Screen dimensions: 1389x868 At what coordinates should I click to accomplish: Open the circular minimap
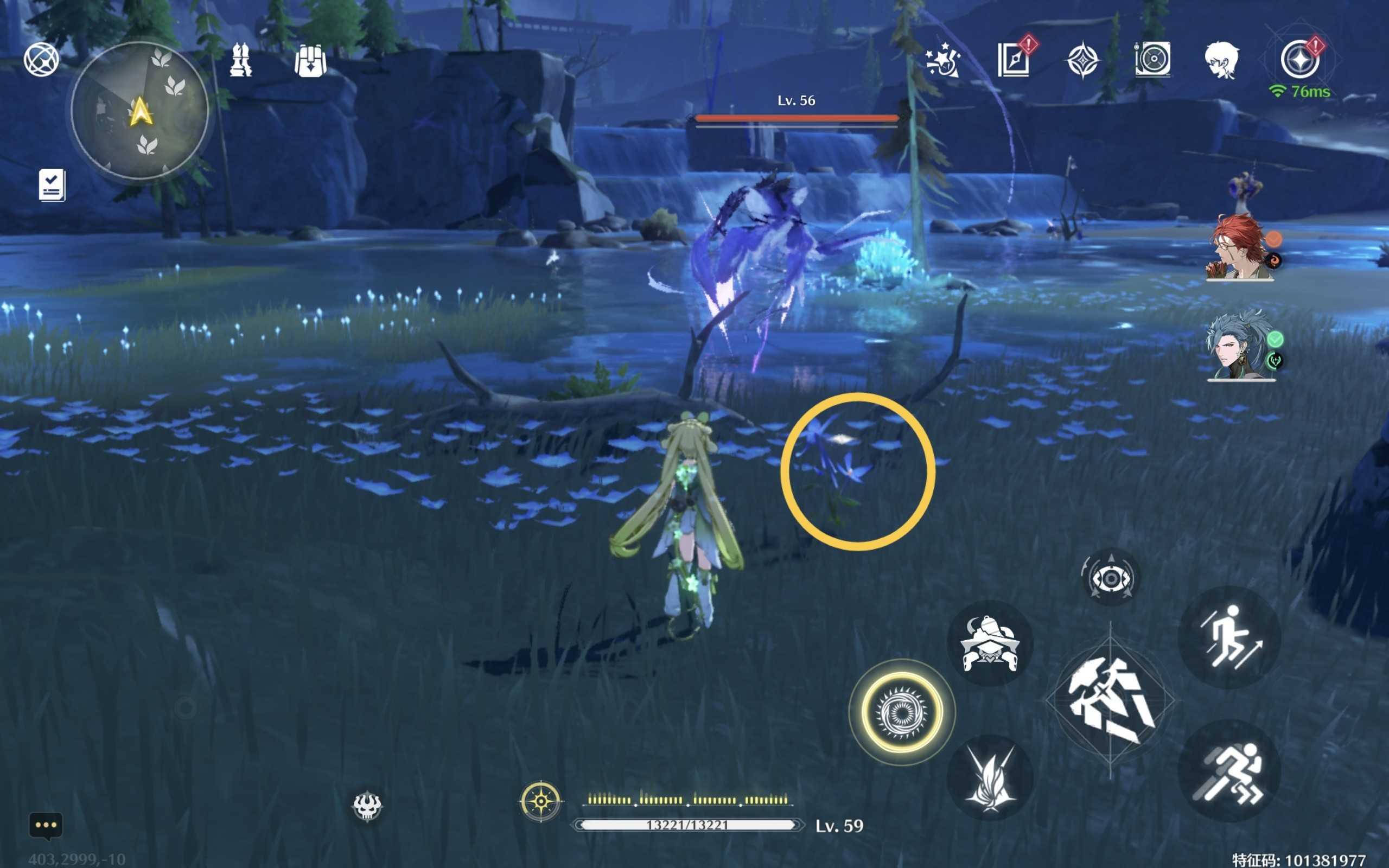coord(139,111)
